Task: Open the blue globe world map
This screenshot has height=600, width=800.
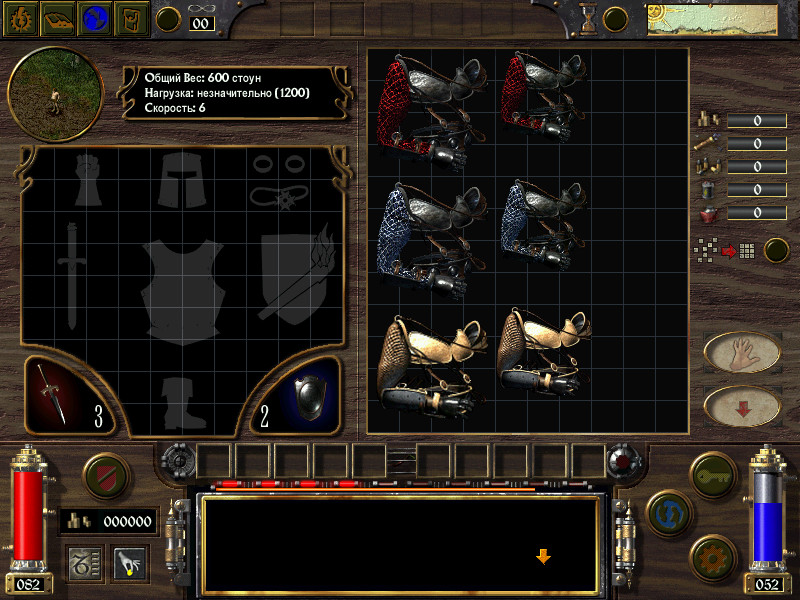Action: [x=94, y=18]
